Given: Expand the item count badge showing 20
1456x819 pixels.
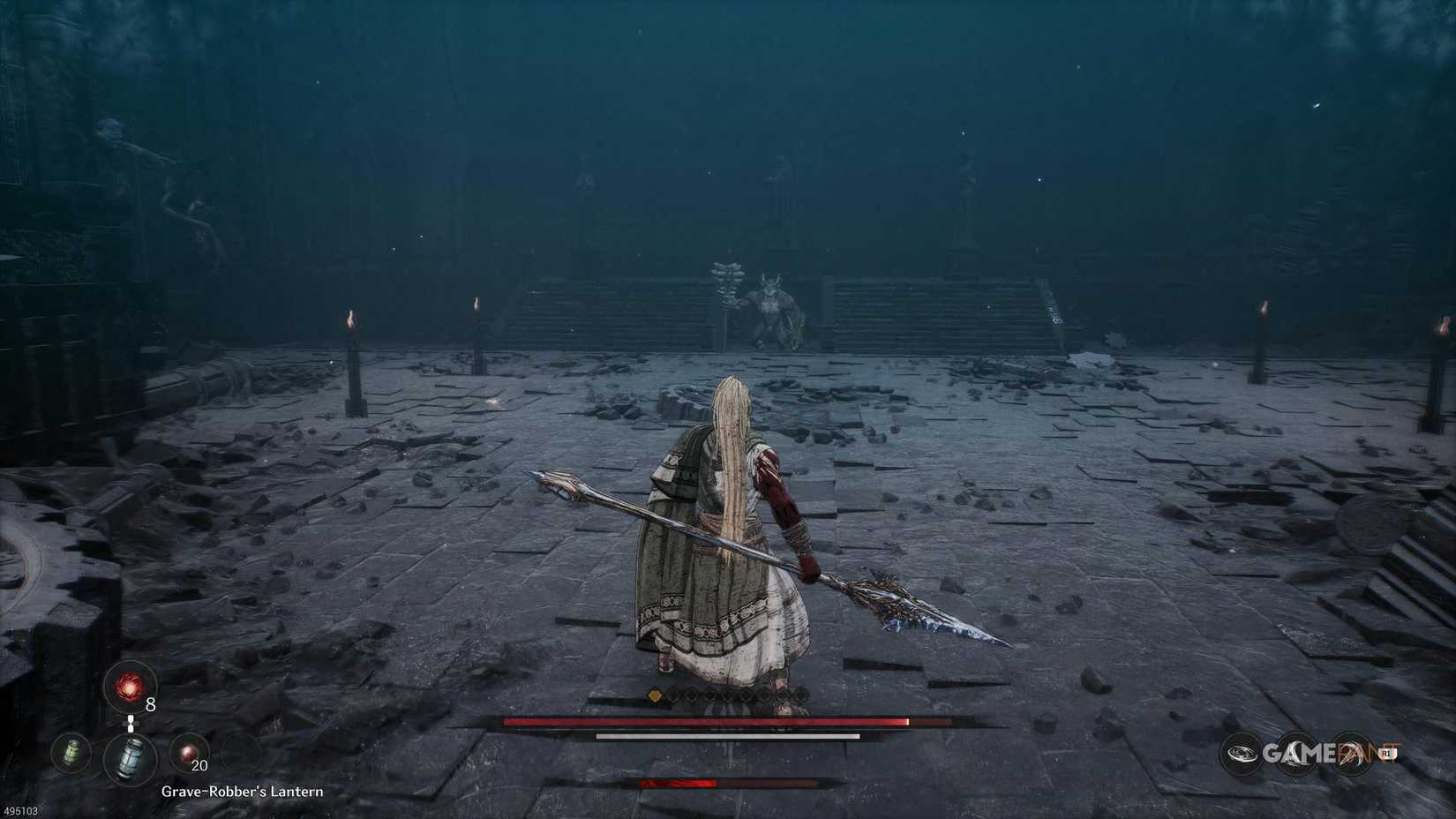Looking at the screenshot, I should pyautogui.click(x=199, y=765).
